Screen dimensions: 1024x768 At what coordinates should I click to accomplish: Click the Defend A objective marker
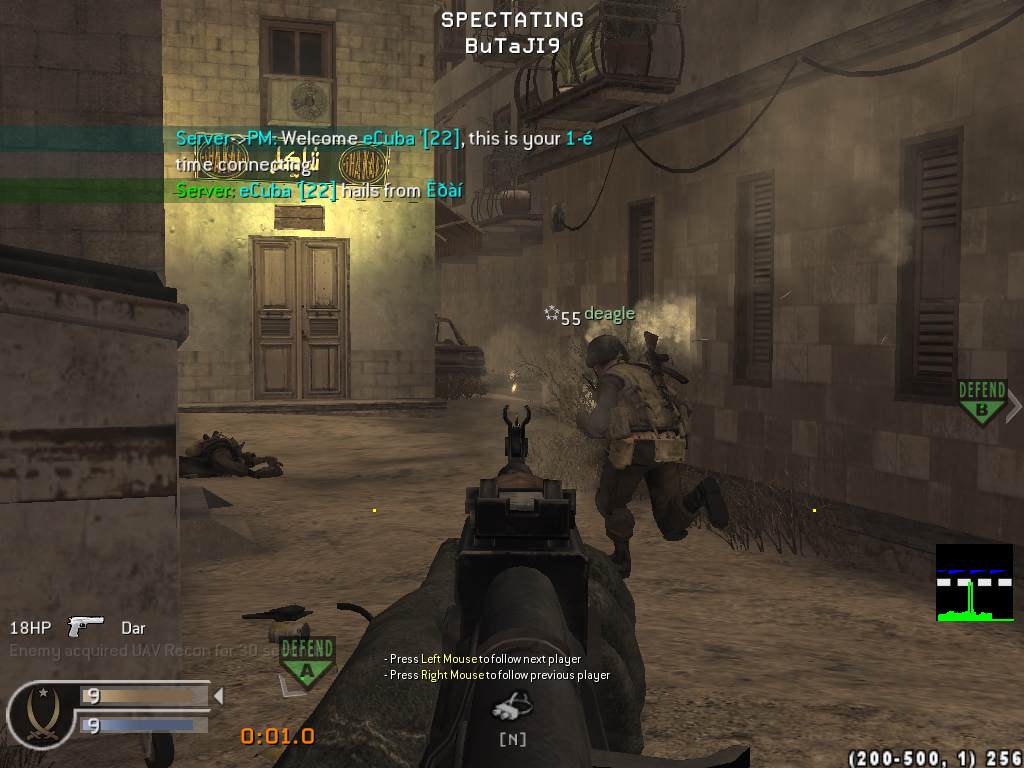(x=306, y=657)
